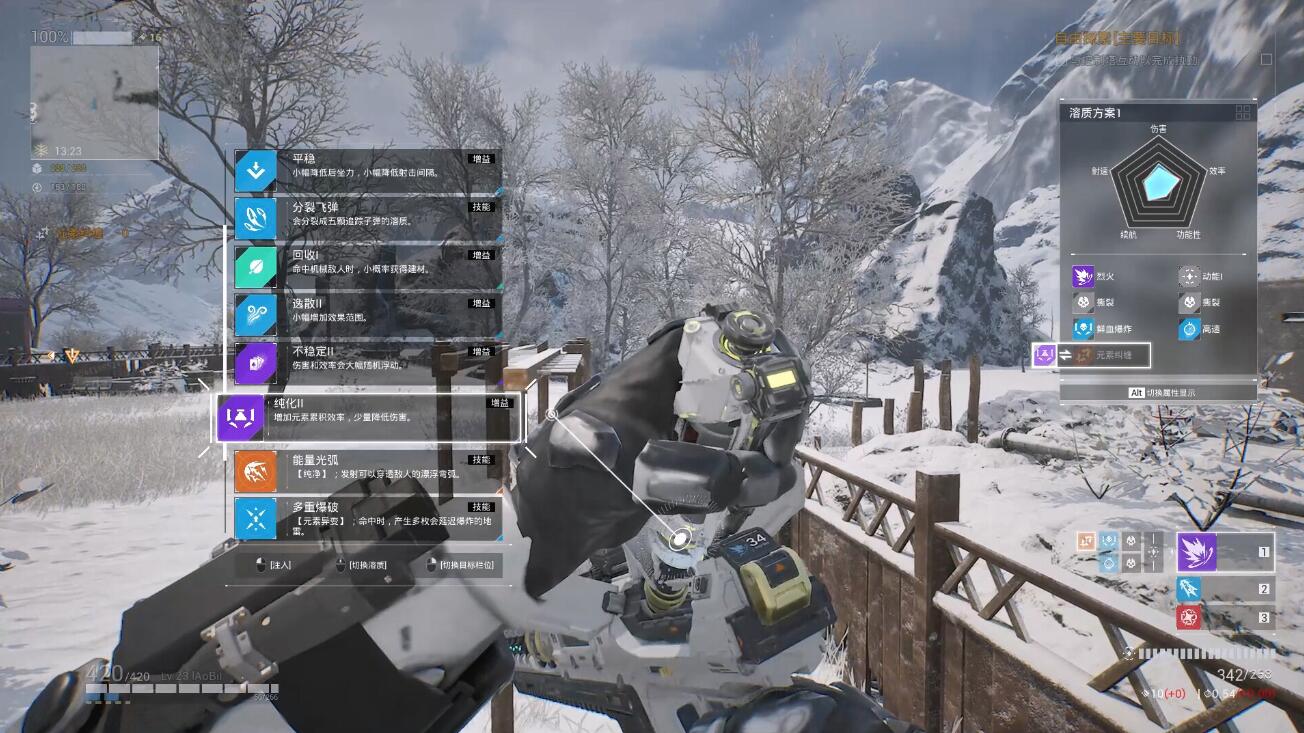
Task: Open the grid icon on 溶质方案1 header
Action: point(1244,113)
